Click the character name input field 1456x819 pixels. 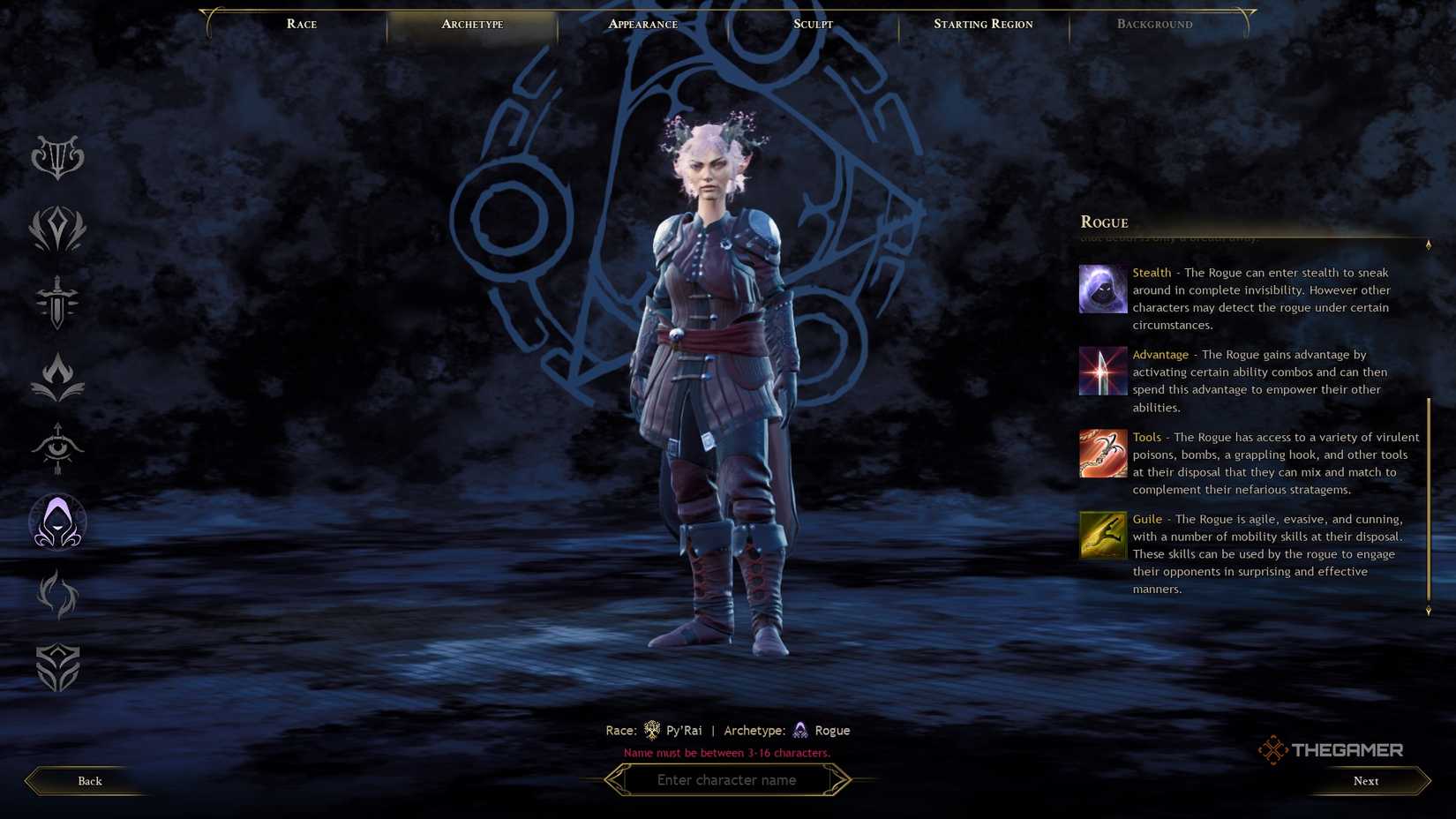727,779
